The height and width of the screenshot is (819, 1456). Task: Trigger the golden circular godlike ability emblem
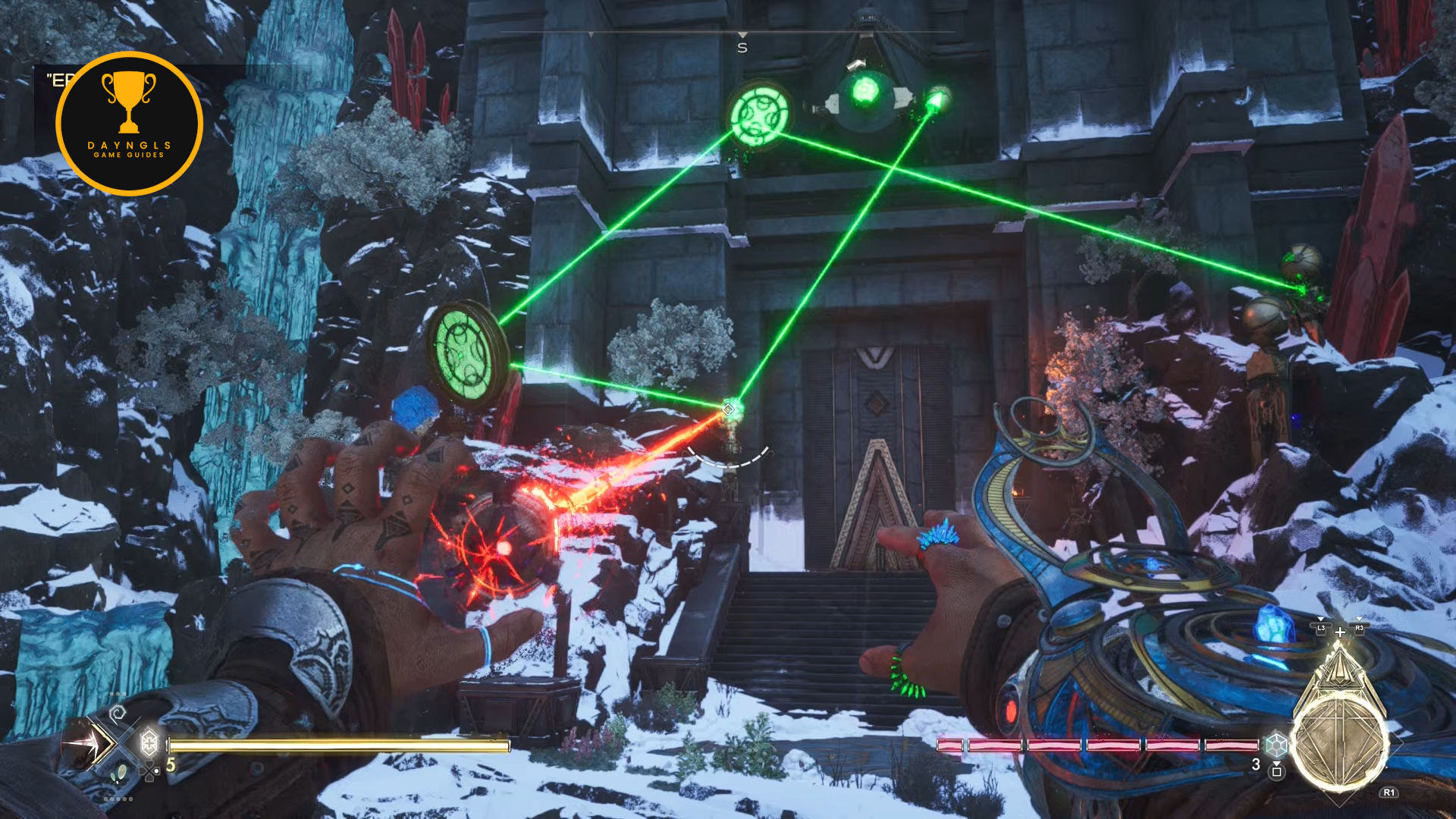pyautogui.click(x=1339, y=742)
